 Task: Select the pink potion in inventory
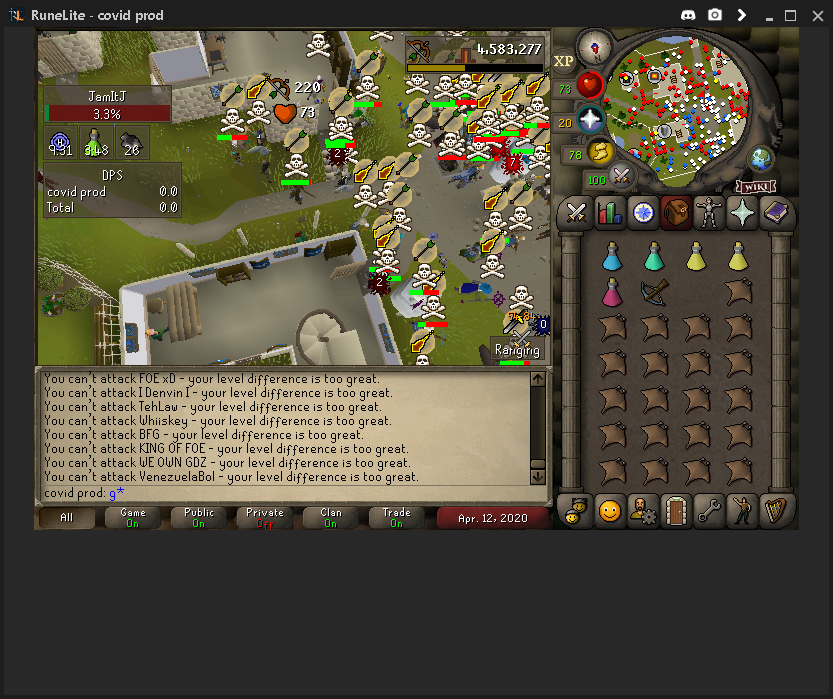pyautogui.click(x=612, y=292)
